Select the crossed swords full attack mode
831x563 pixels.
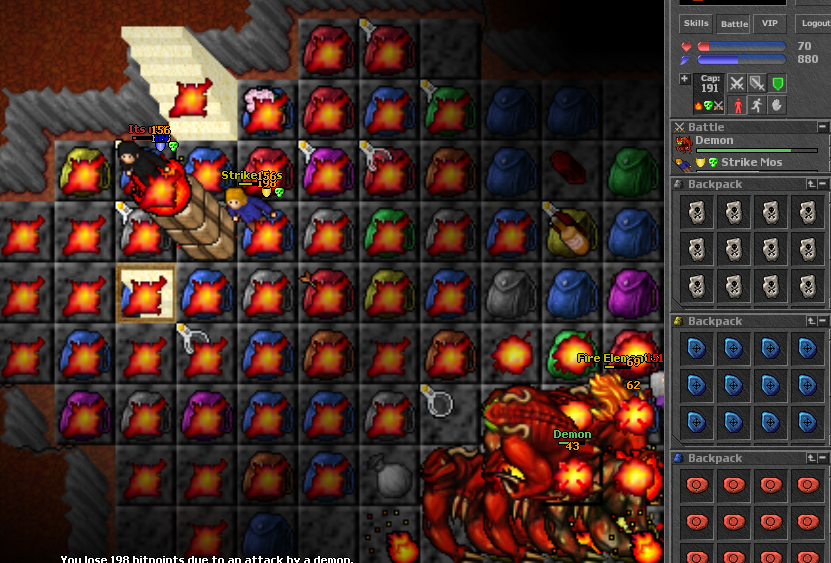[x=737, y=84]
